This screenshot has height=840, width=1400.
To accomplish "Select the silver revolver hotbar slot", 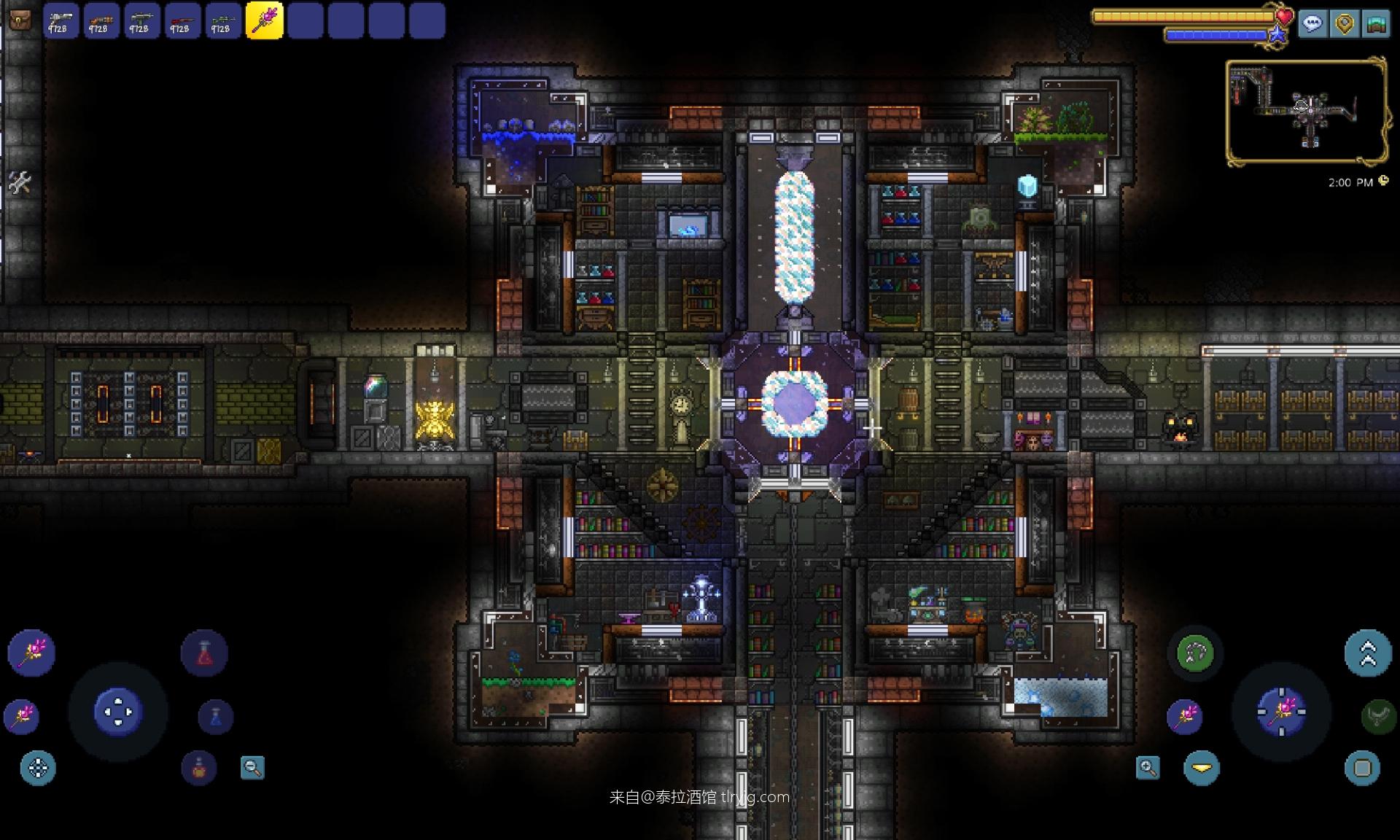I will 61,20.
